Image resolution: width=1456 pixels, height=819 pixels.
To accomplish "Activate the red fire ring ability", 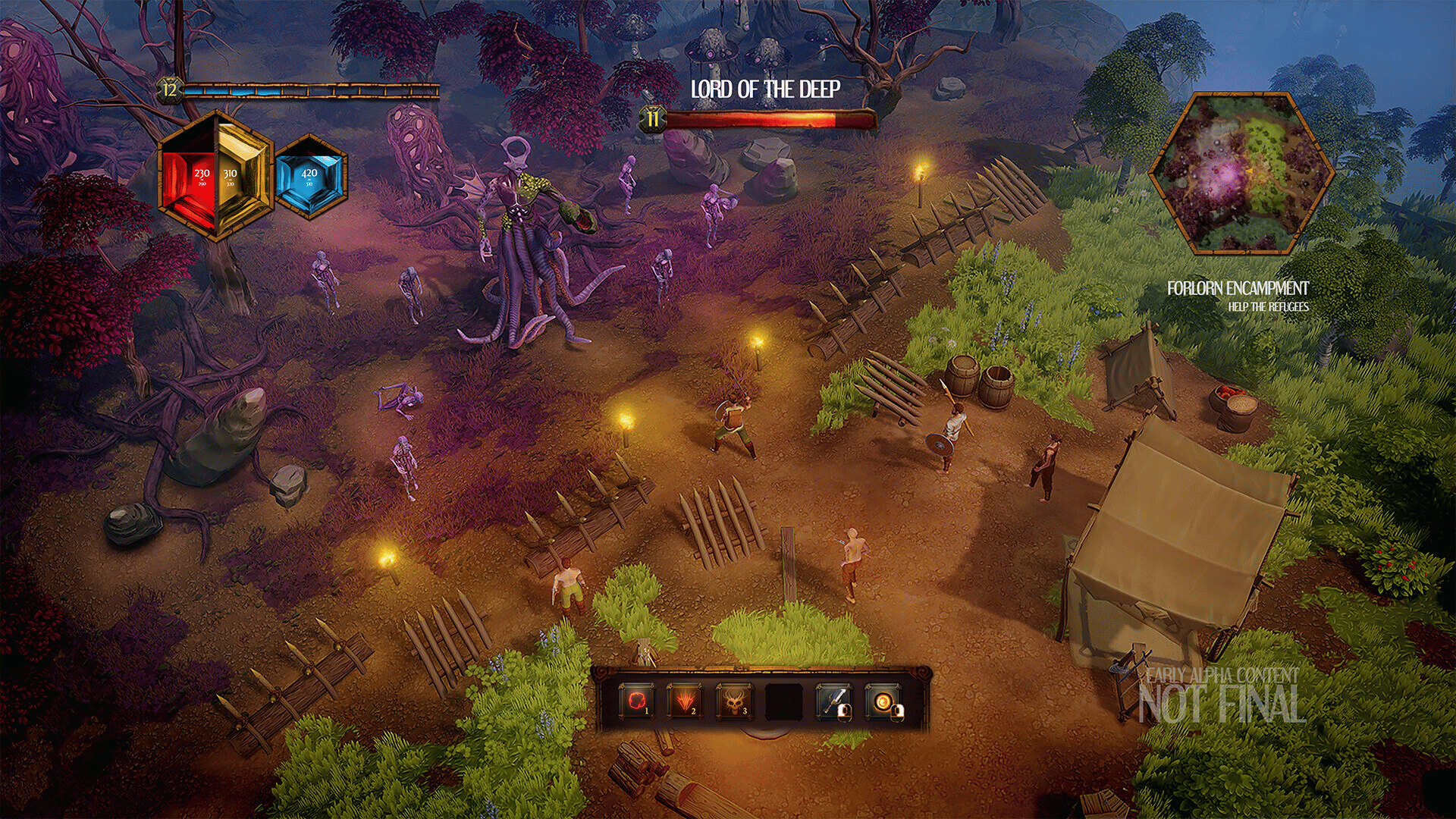I will 636,701.
